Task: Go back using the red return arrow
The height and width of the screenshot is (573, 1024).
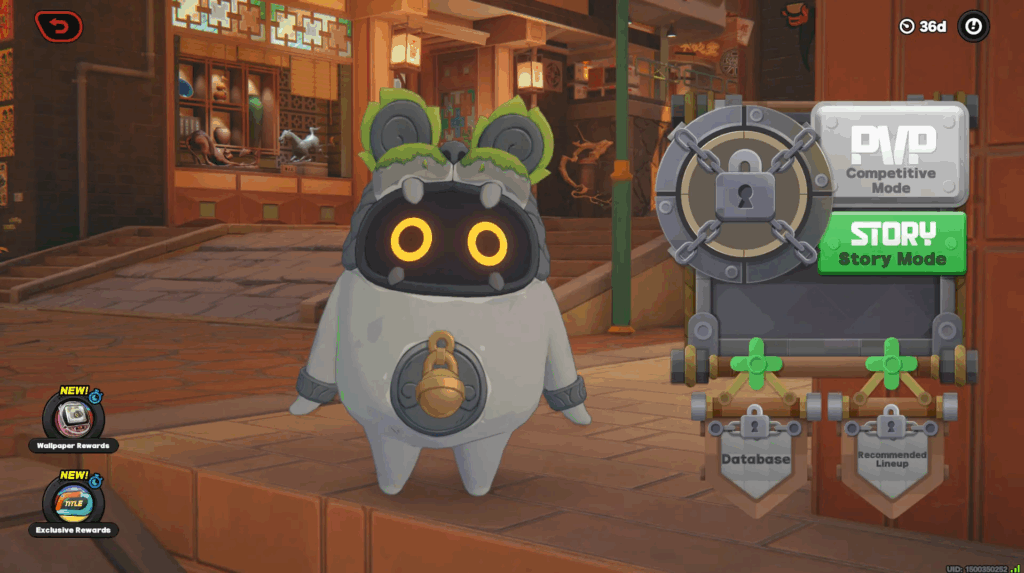Action: [x=59, y=25]
